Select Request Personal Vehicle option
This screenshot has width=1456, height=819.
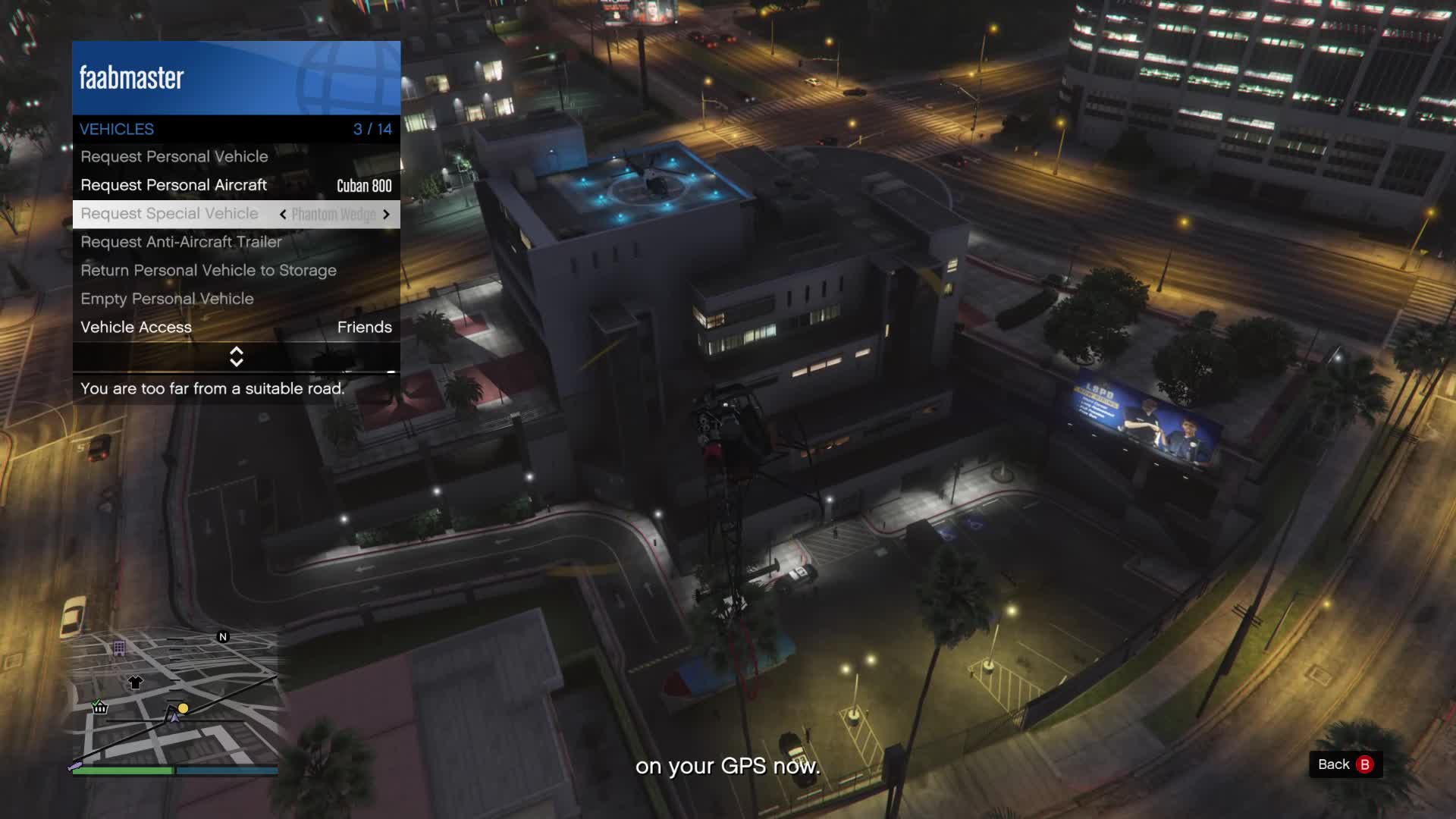tap(174, 157)
